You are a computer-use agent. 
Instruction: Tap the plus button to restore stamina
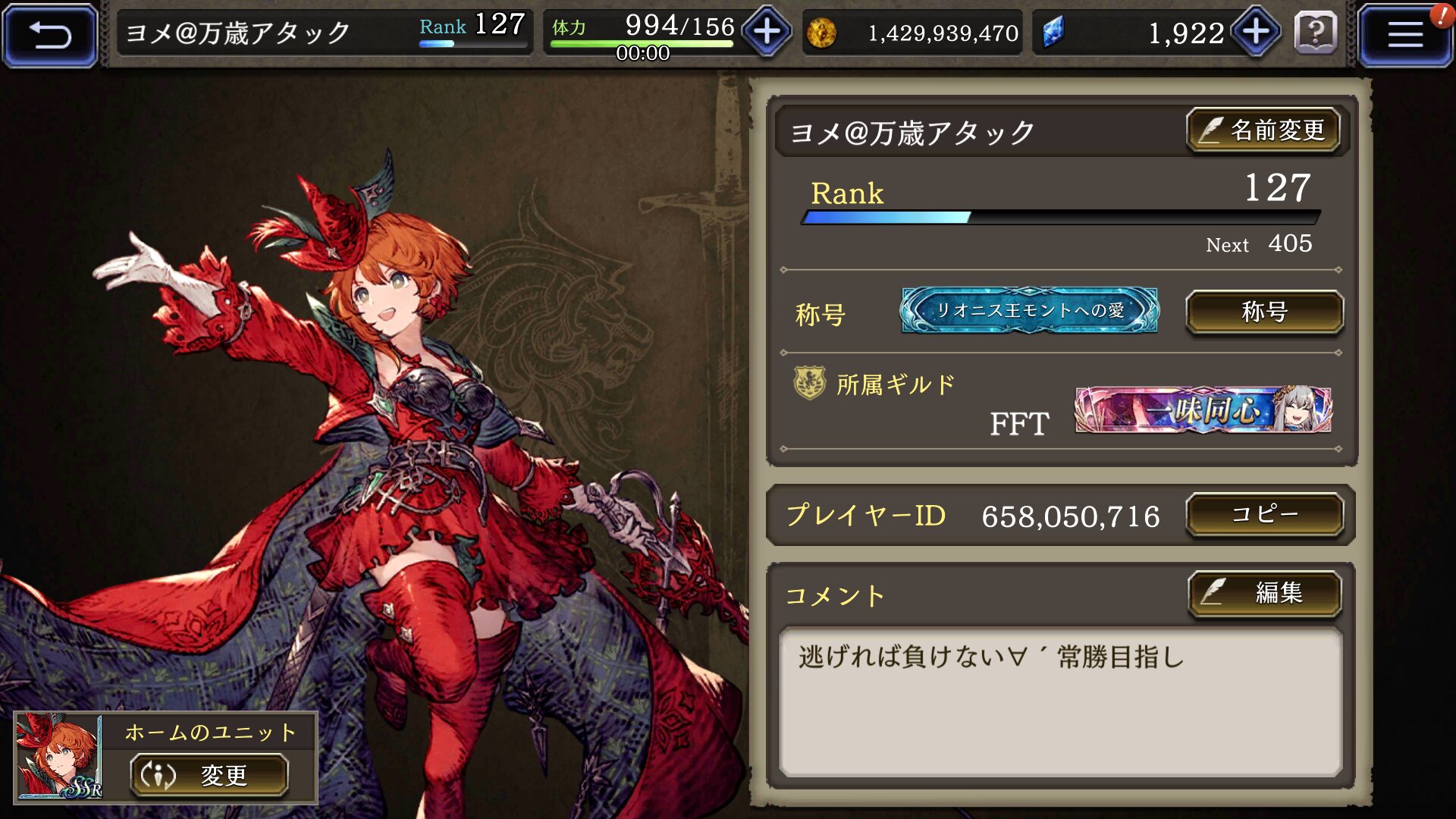(x=767, y=32)
